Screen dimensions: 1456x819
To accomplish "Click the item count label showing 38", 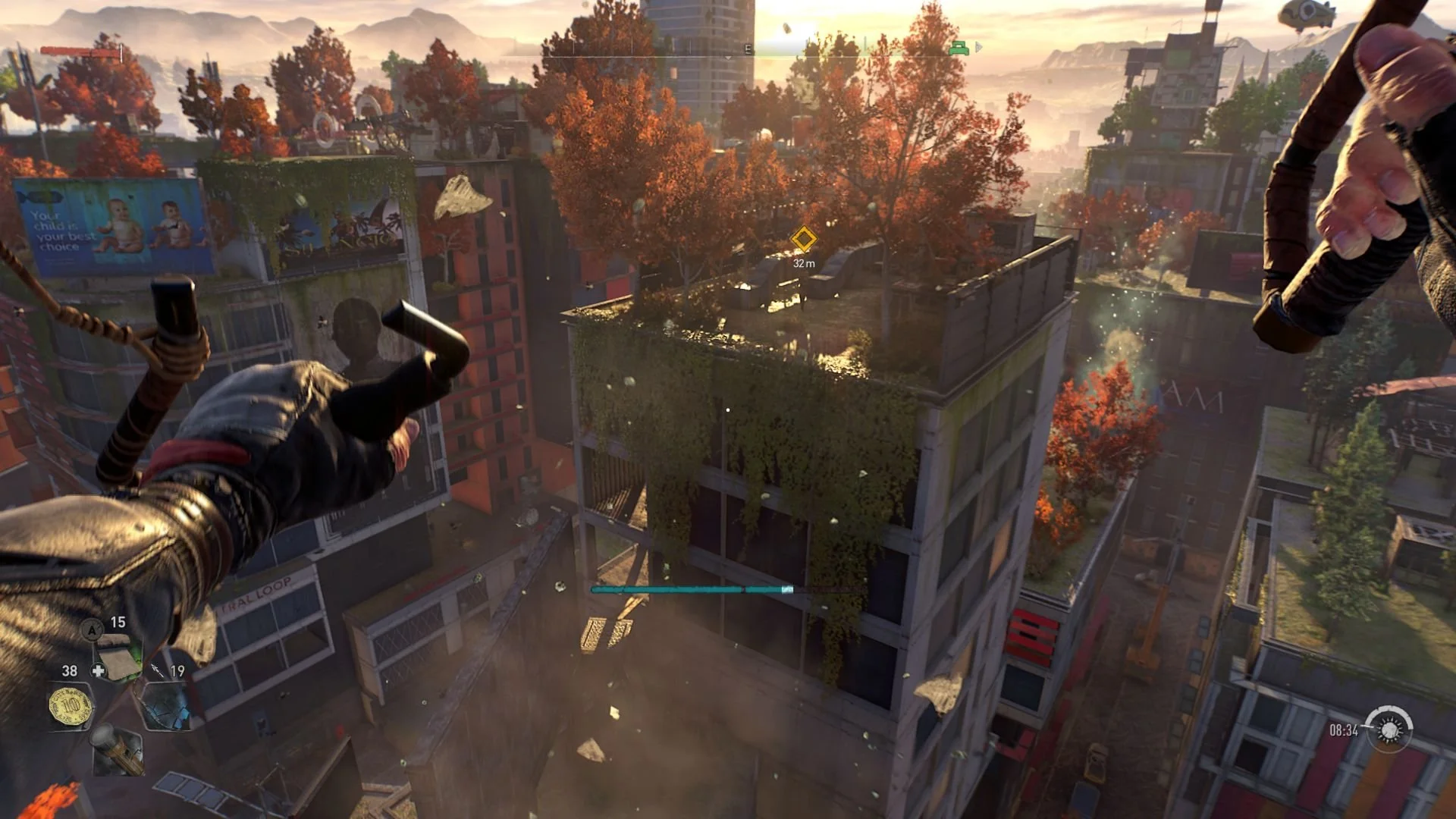I will (70, 670).
